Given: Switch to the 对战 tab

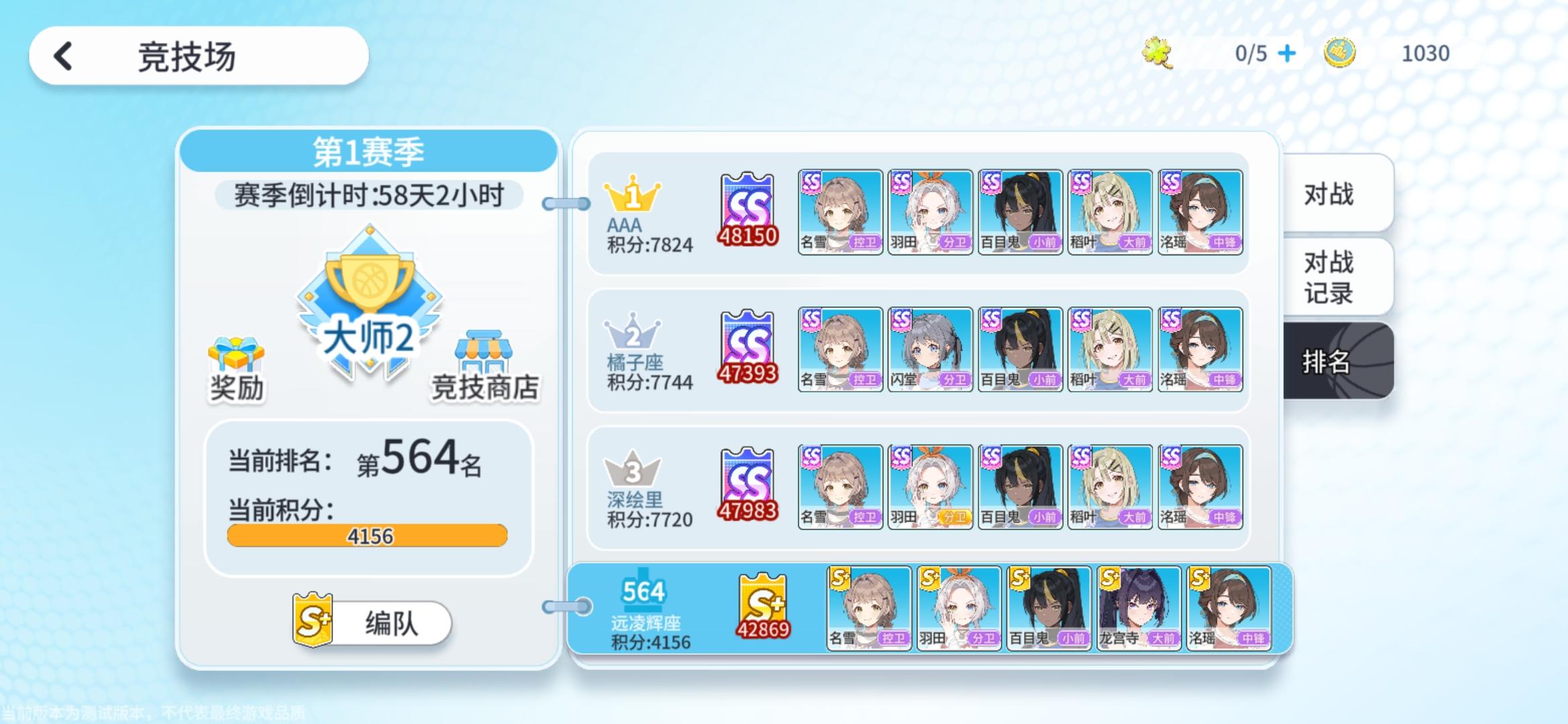Looking at the screenshot, I should (1333, 193).
